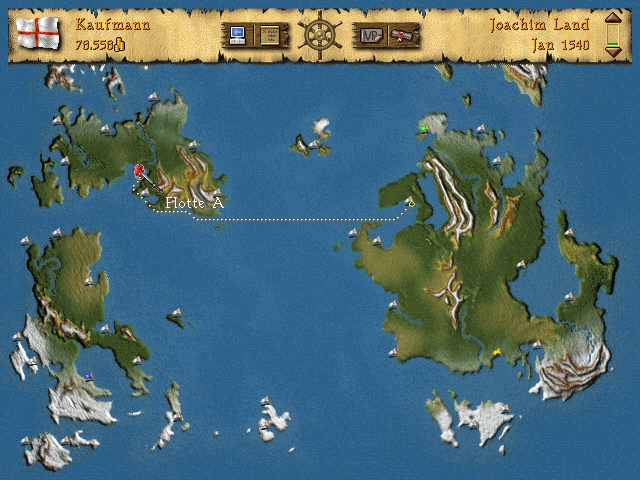
Task: Select the green-flagged town marker
Action: click(x=425, y=128)
